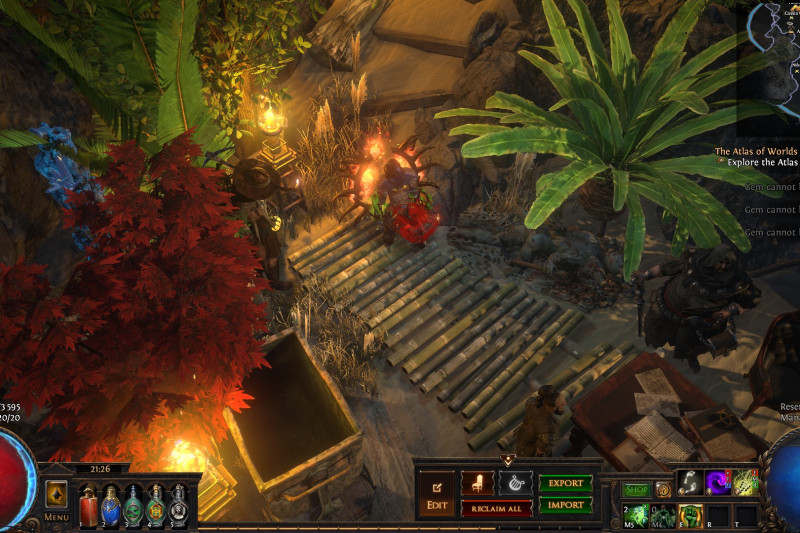800x533 pixels.
Task: Open the hideout Edit mode
Action: pos(436,496)
